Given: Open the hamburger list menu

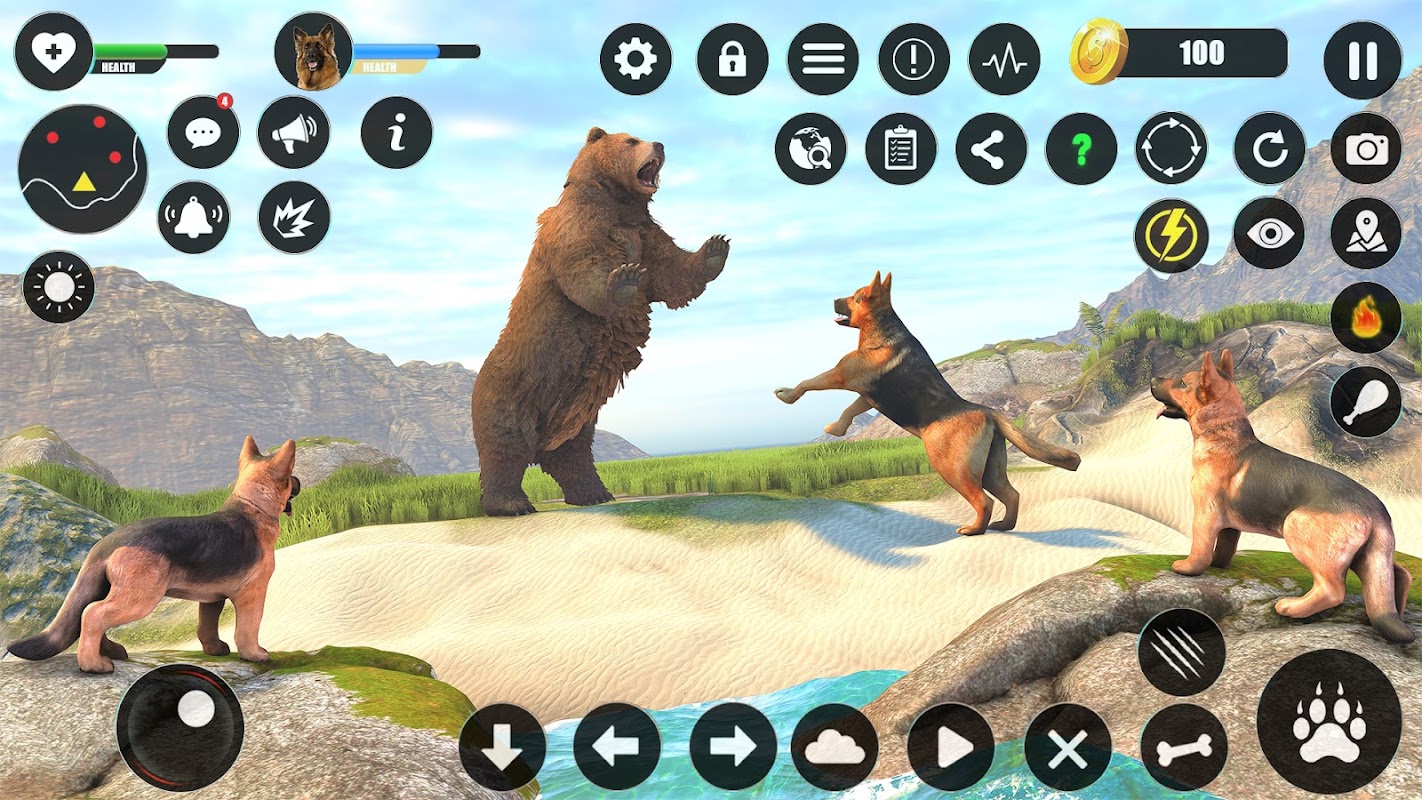Looking at the screenshot, I should (823, 60).
